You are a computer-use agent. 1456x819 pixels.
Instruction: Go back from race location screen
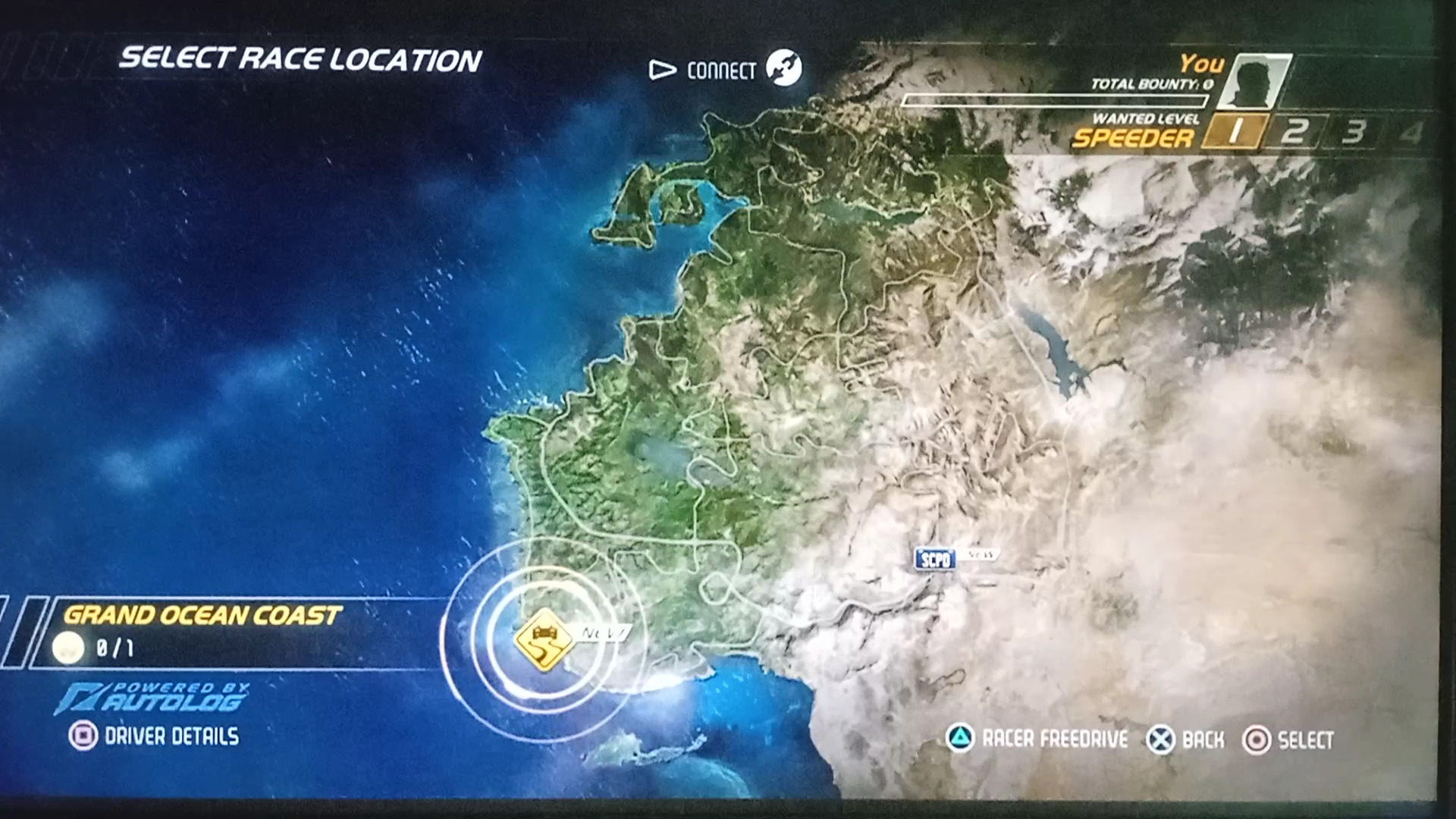(x=1186, y=739)
